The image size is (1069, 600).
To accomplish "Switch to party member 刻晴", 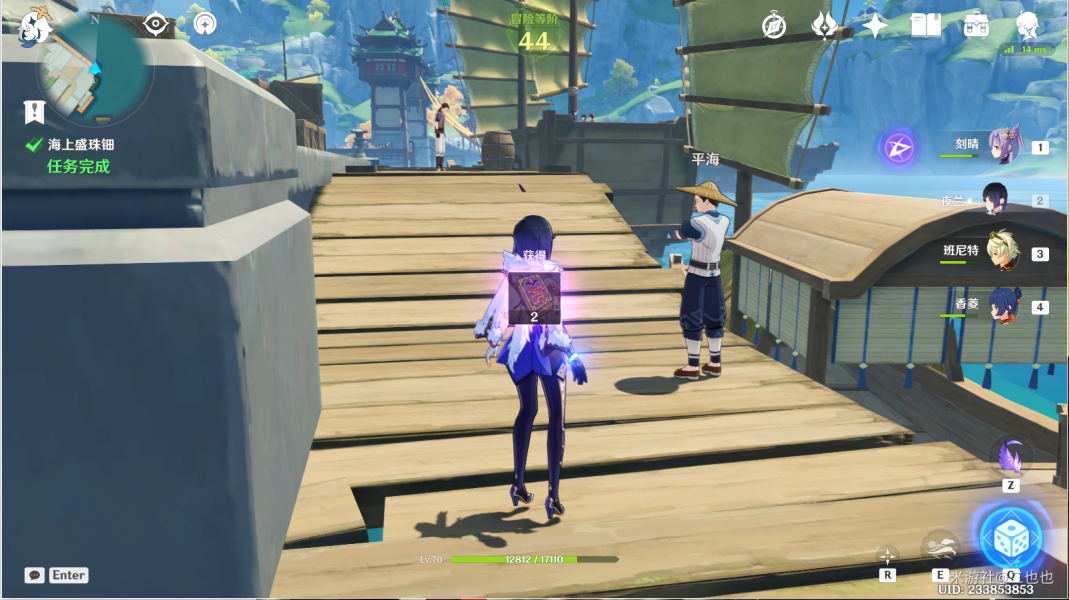I will 1003,146.
